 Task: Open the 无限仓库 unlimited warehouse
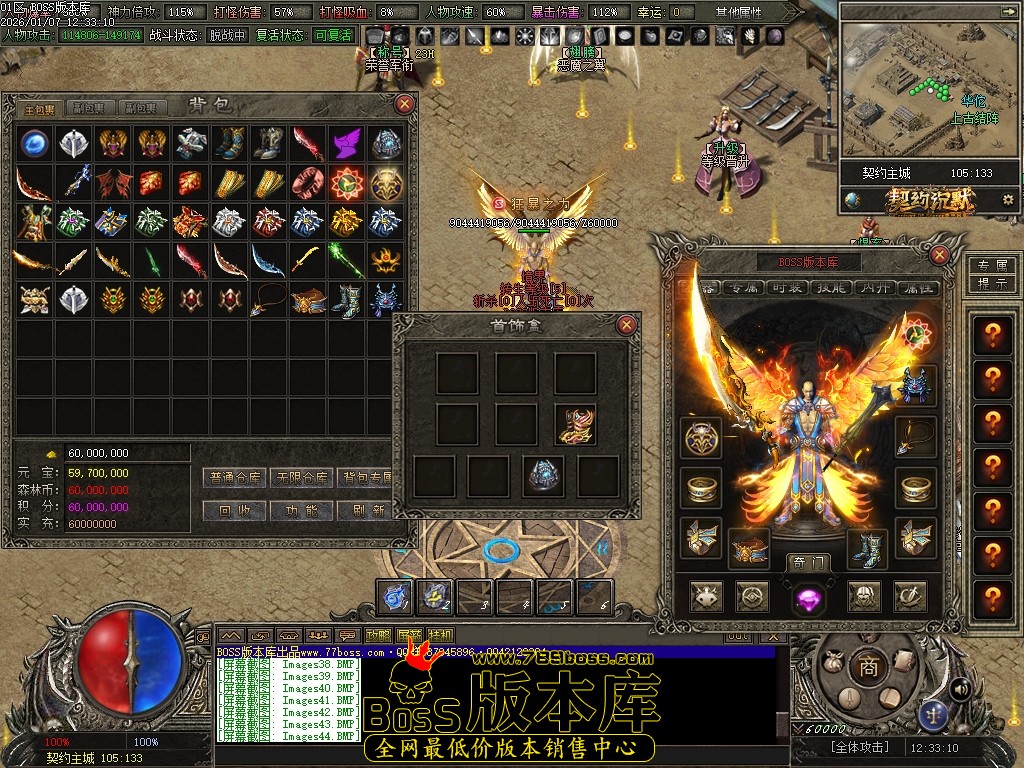[302, 477]
